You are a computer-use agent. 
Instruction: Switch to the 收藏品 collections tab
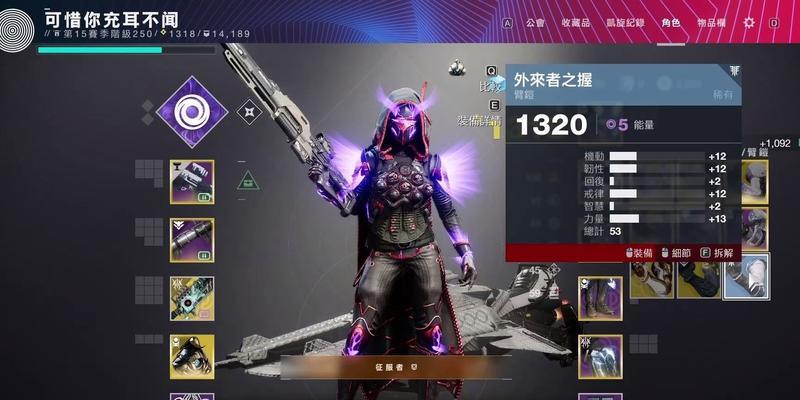[575, 22]
